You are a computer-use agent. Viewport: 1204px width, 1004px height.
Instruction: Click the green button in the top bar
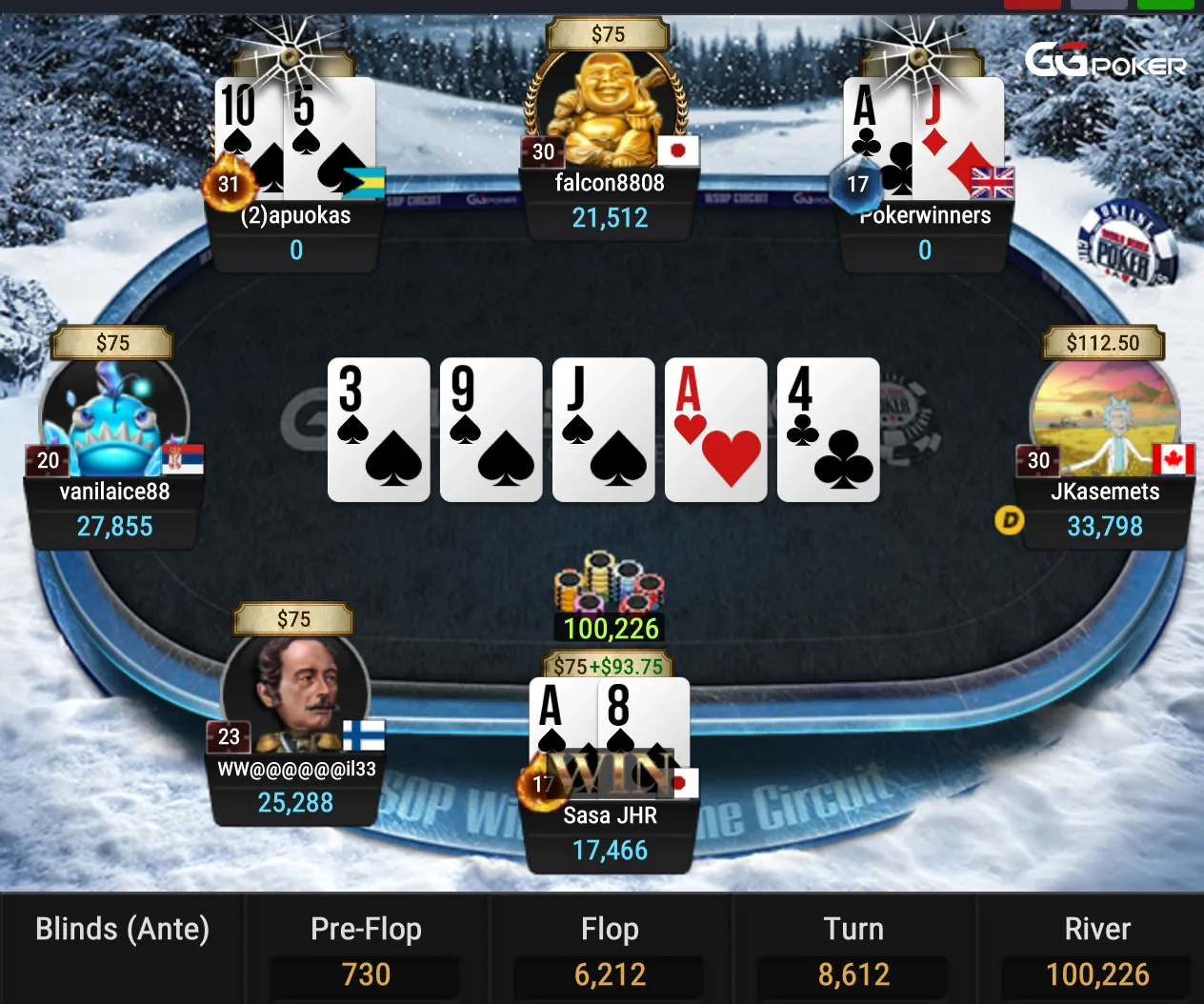click(x=1166, y=4)
